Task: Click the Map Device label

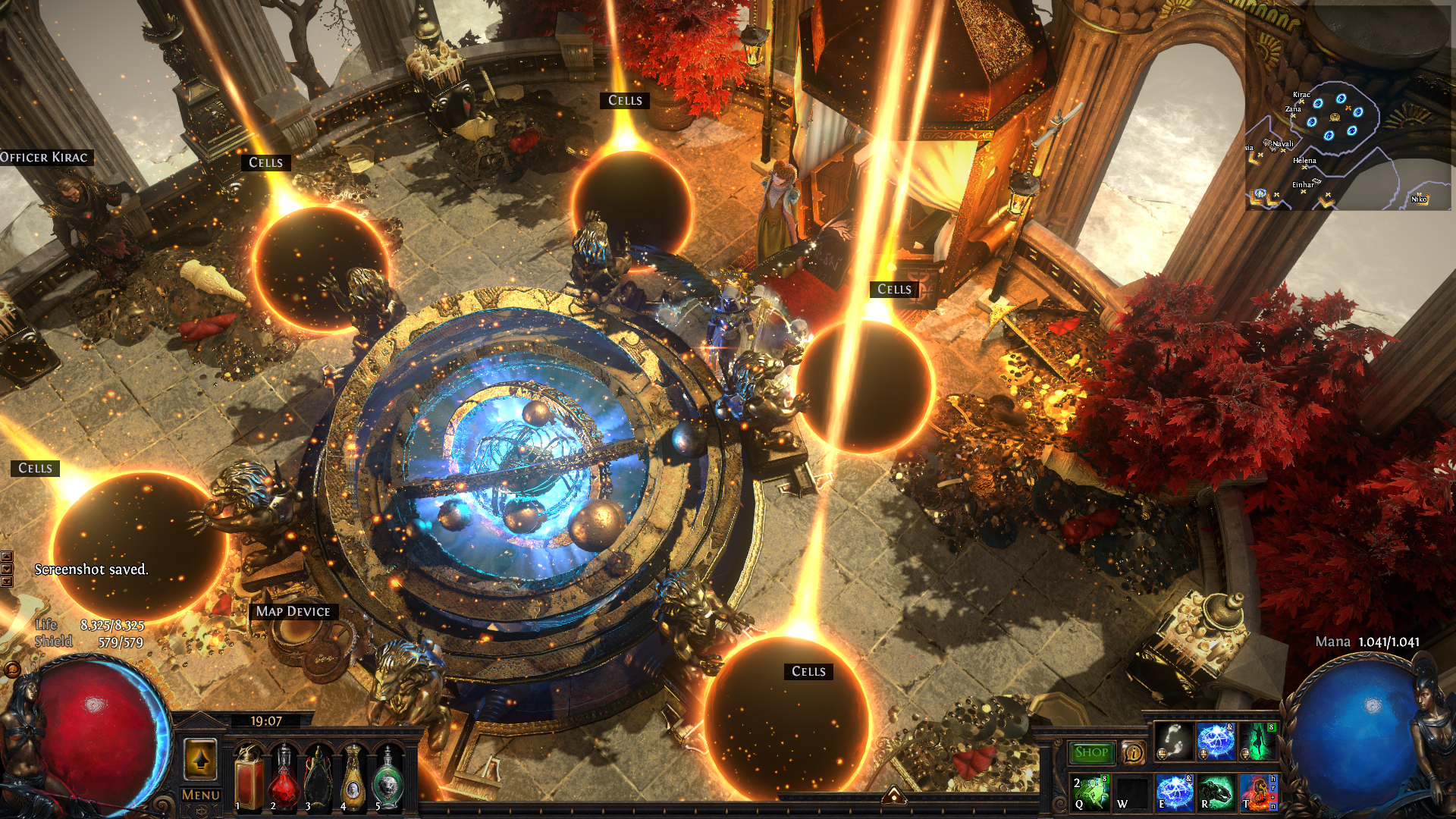Action: [x=293, y=611]
